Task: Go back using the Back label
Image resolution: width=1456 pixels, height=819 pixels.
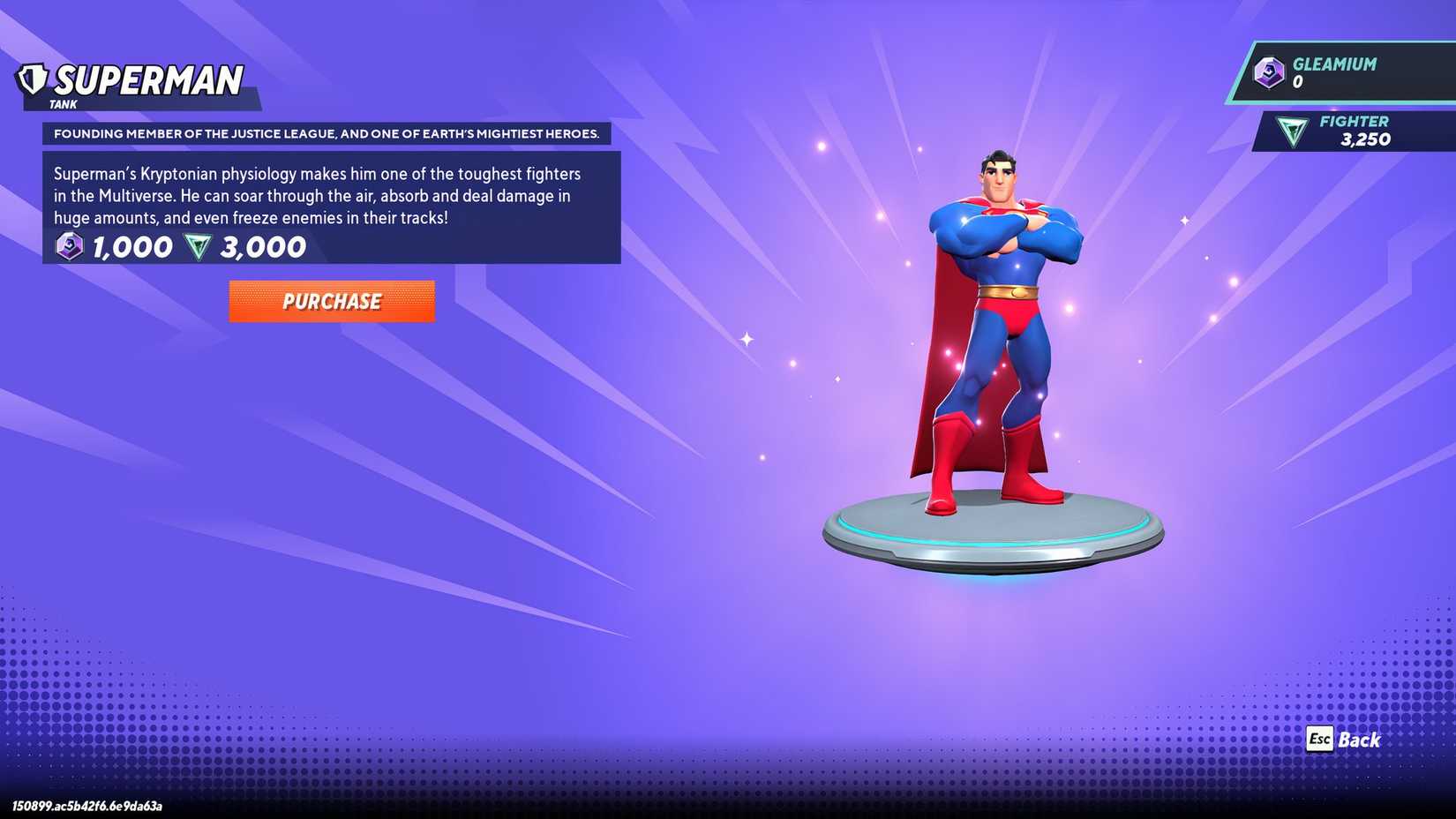Action: coord(1358,740)
